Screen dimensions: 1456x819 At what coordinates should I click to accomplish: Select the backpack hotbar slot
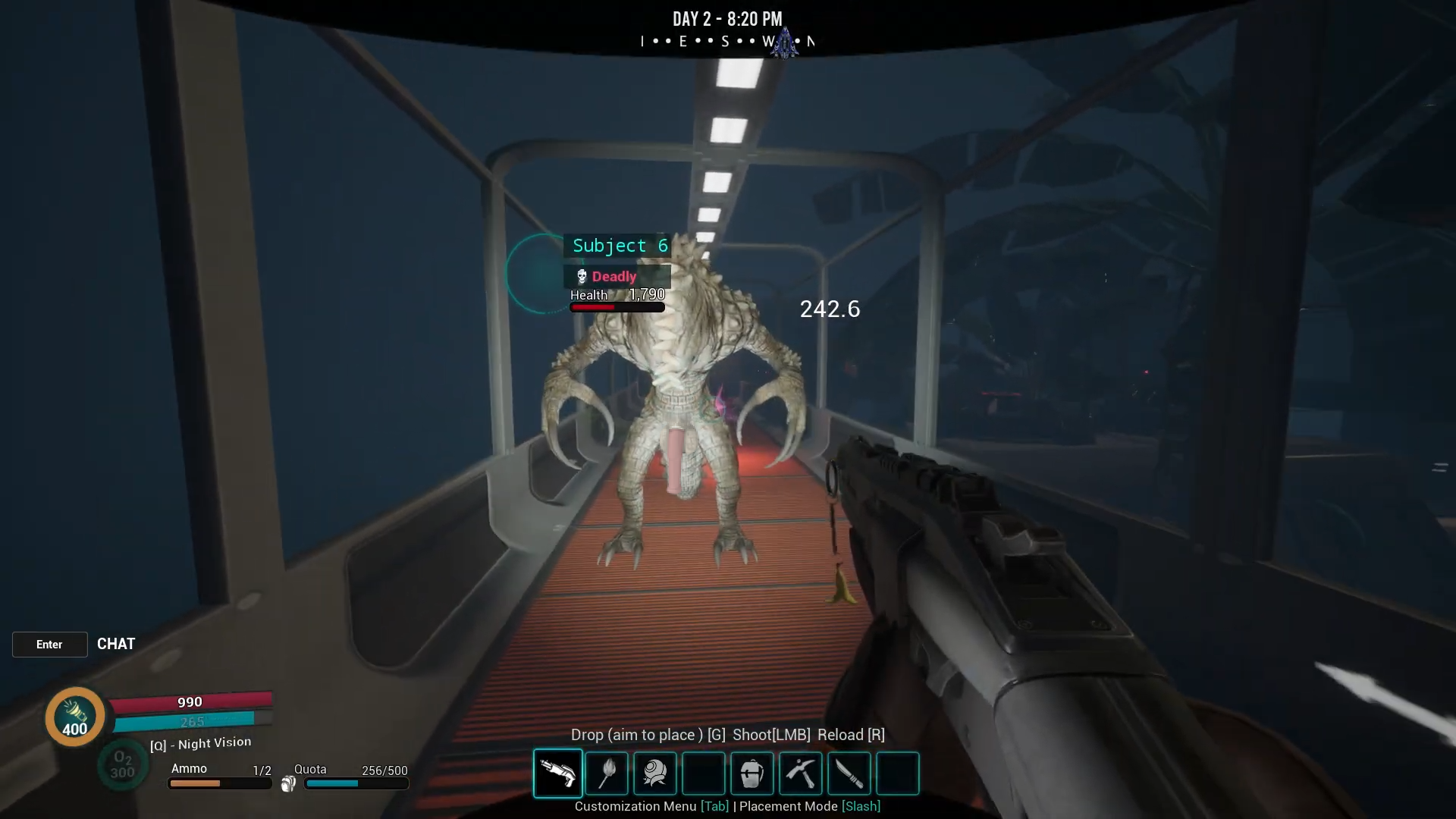coord(752,773)
